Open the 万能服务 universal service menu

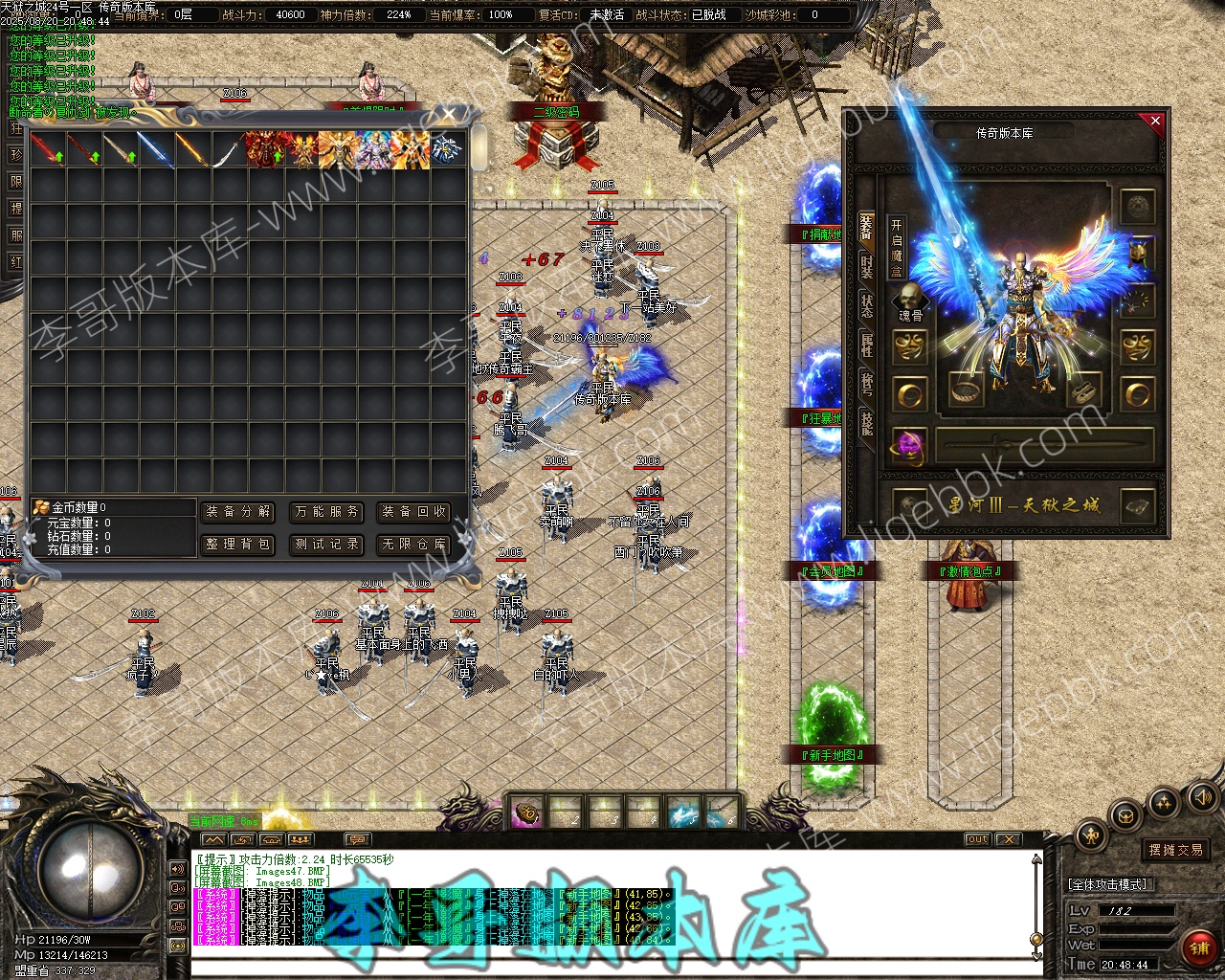pos(326,512)
